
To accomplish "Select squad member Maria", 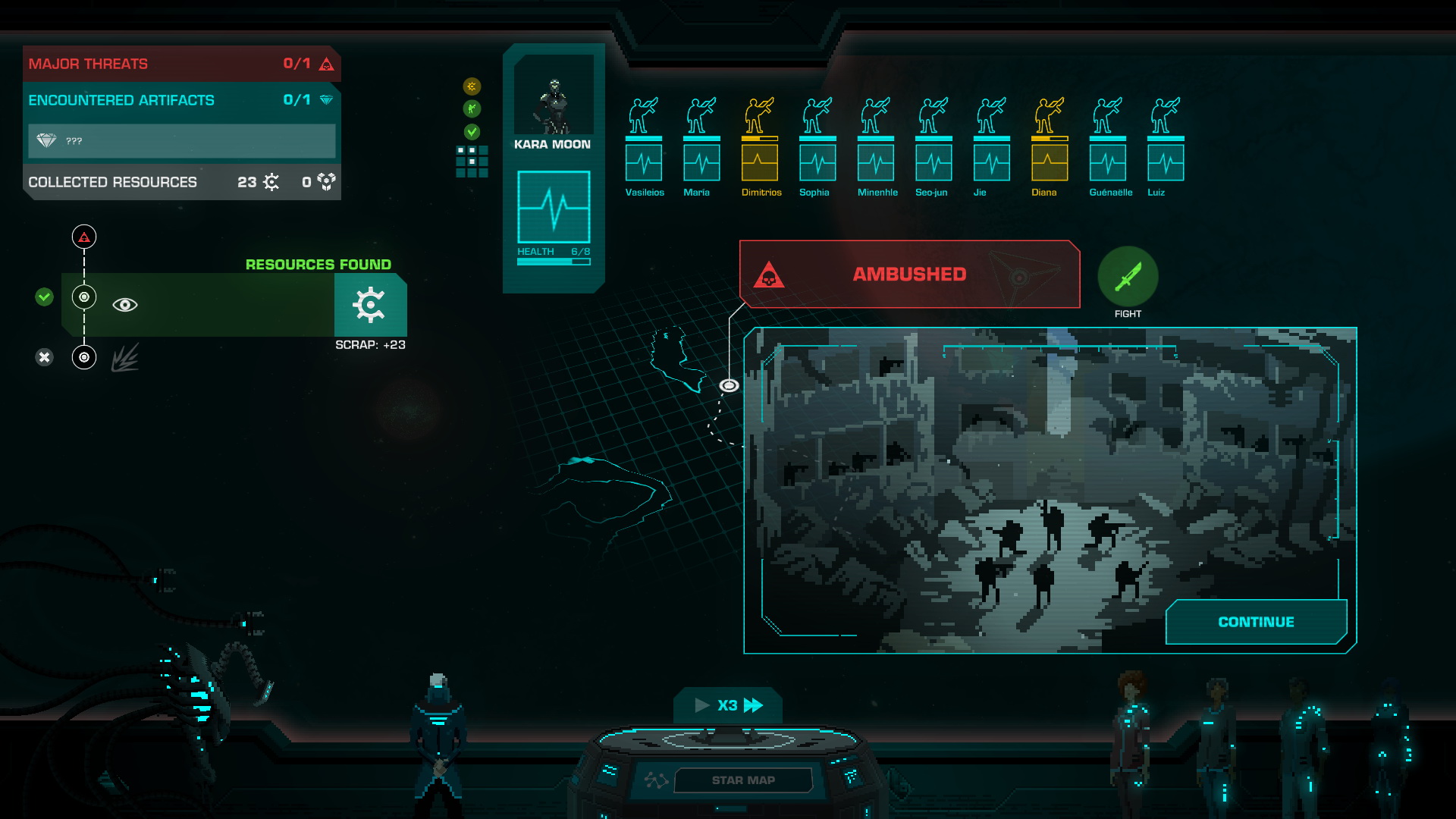I will click(701, 144).
